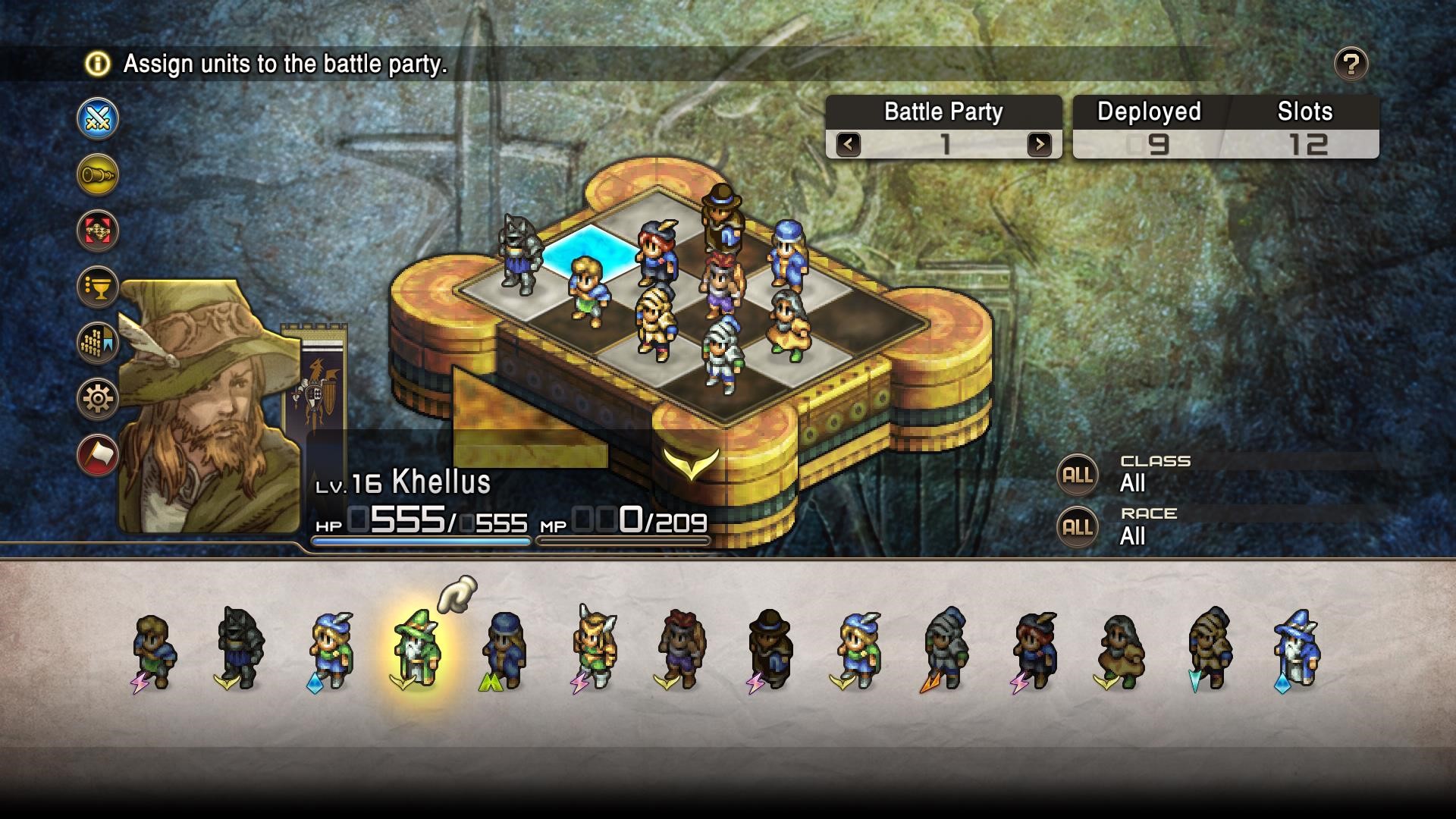This screenshot has width=1456, height=819.
Task: Open the Class filter ALL button
Action: 1077,475
